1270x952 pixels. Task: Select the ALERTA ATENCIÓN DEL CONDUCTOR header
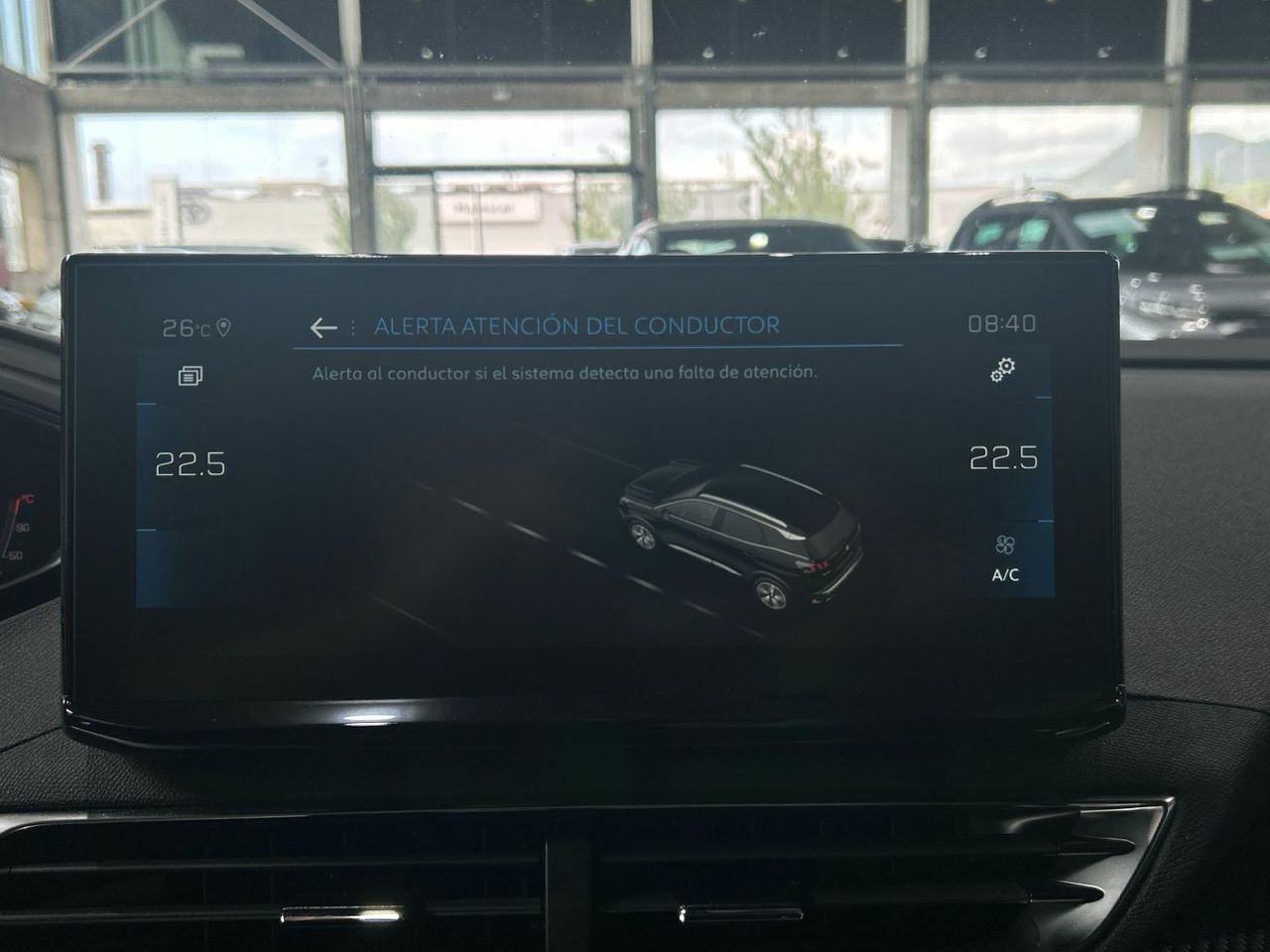(577, 323)
